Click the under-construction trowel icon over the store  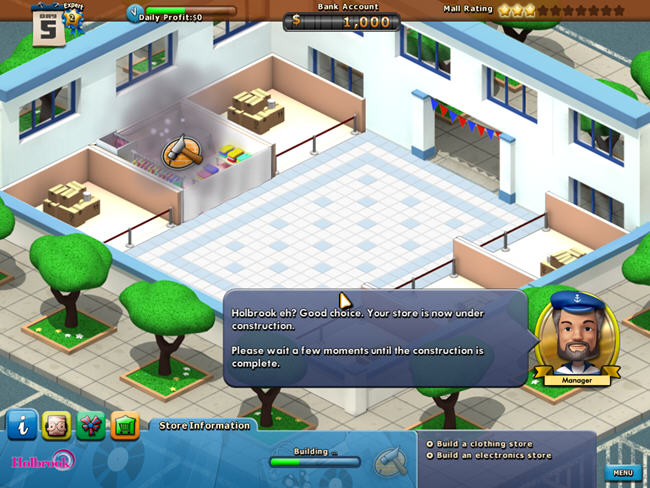[x=183, y=150]
